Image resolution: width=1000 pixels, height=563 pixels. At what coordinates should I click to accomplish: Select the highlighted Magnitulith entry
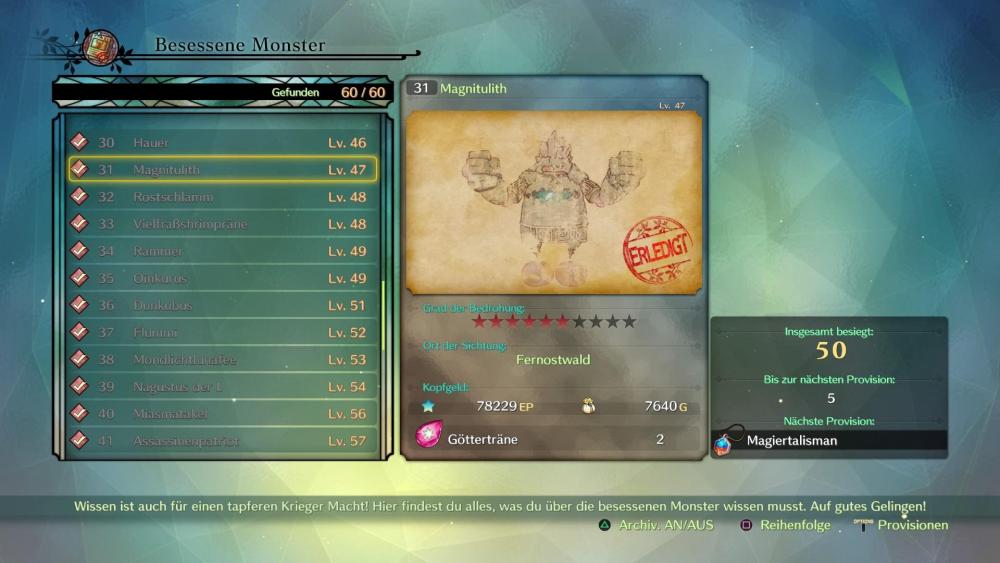(222, 170)
